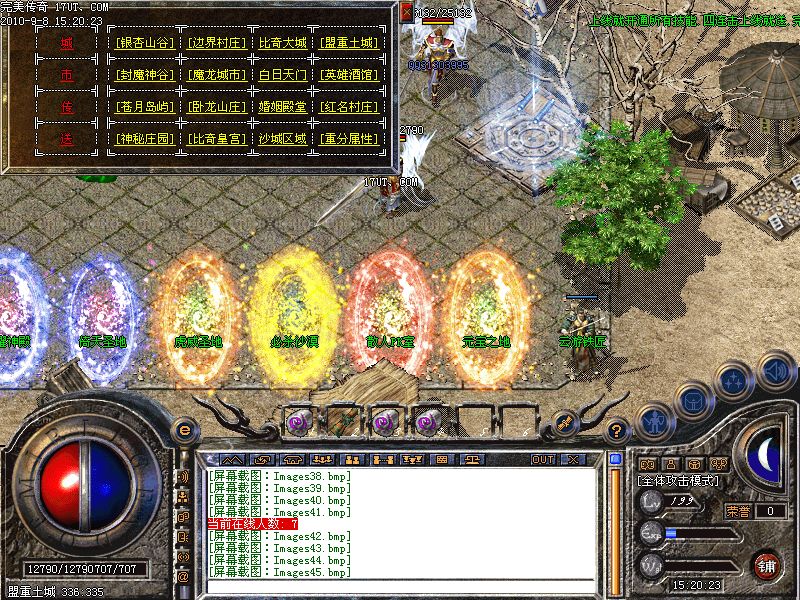Close the chat toolbar with X button
800x600 pixels.
tap(572, 459)
